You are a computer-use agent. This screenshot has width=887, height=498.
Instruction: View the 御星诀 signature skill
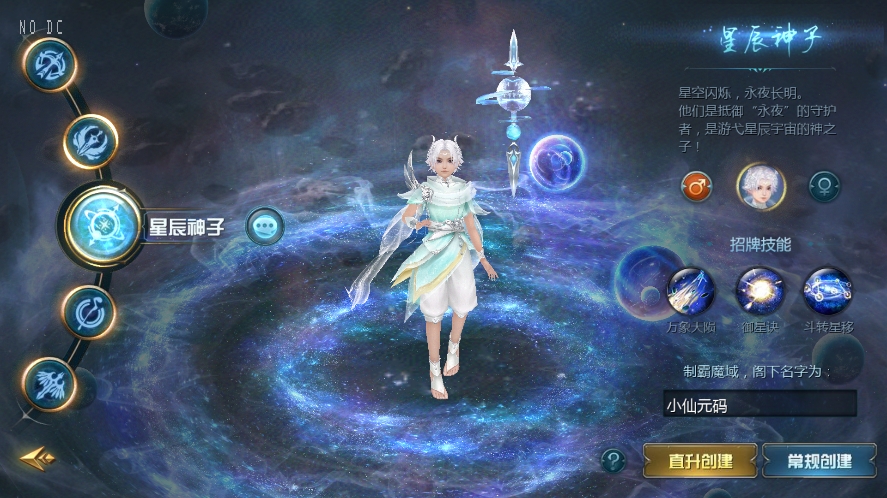[760, 292]
